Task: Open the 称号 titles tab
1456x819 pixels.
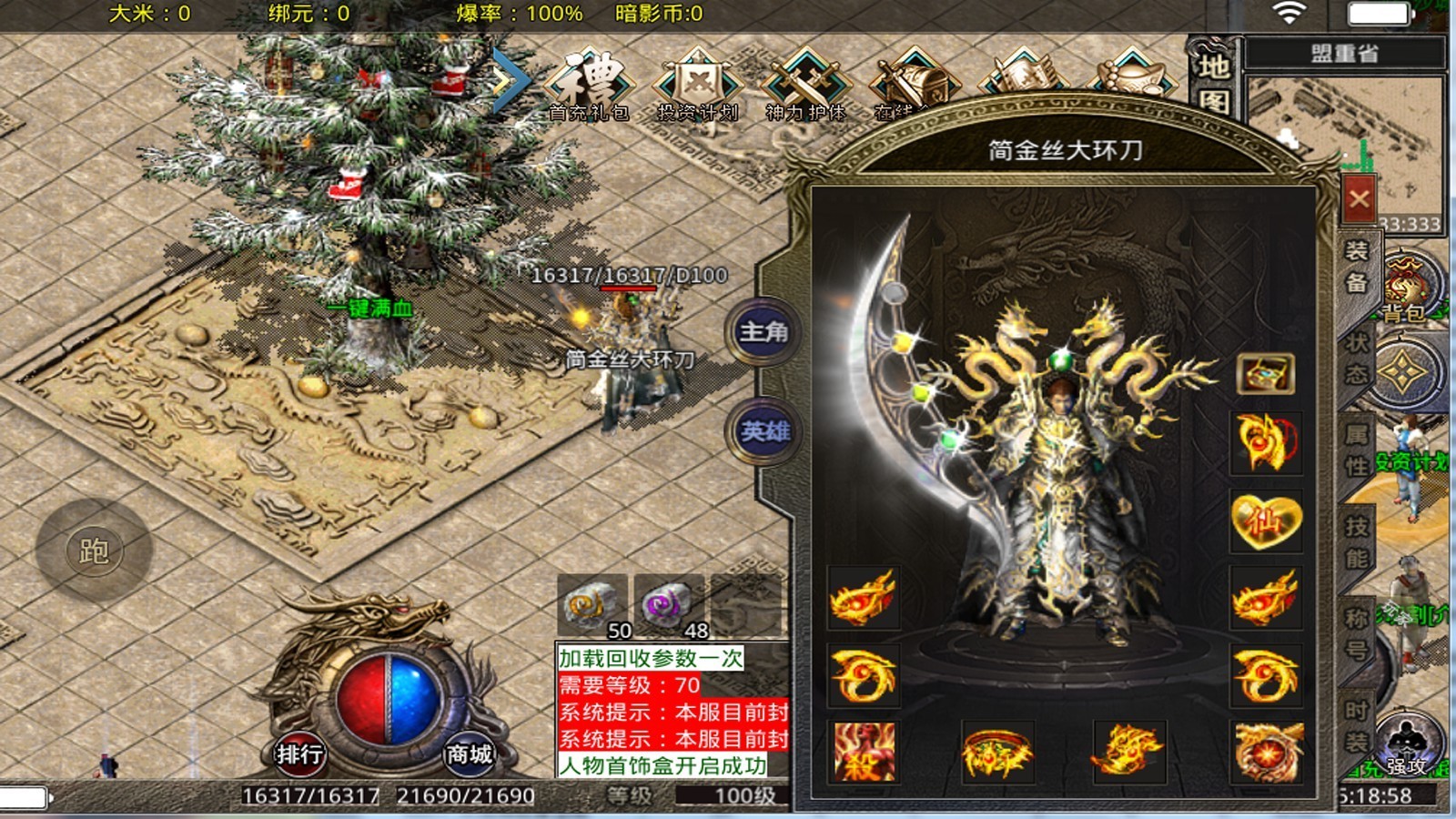Action: [x=1357, y=633]
